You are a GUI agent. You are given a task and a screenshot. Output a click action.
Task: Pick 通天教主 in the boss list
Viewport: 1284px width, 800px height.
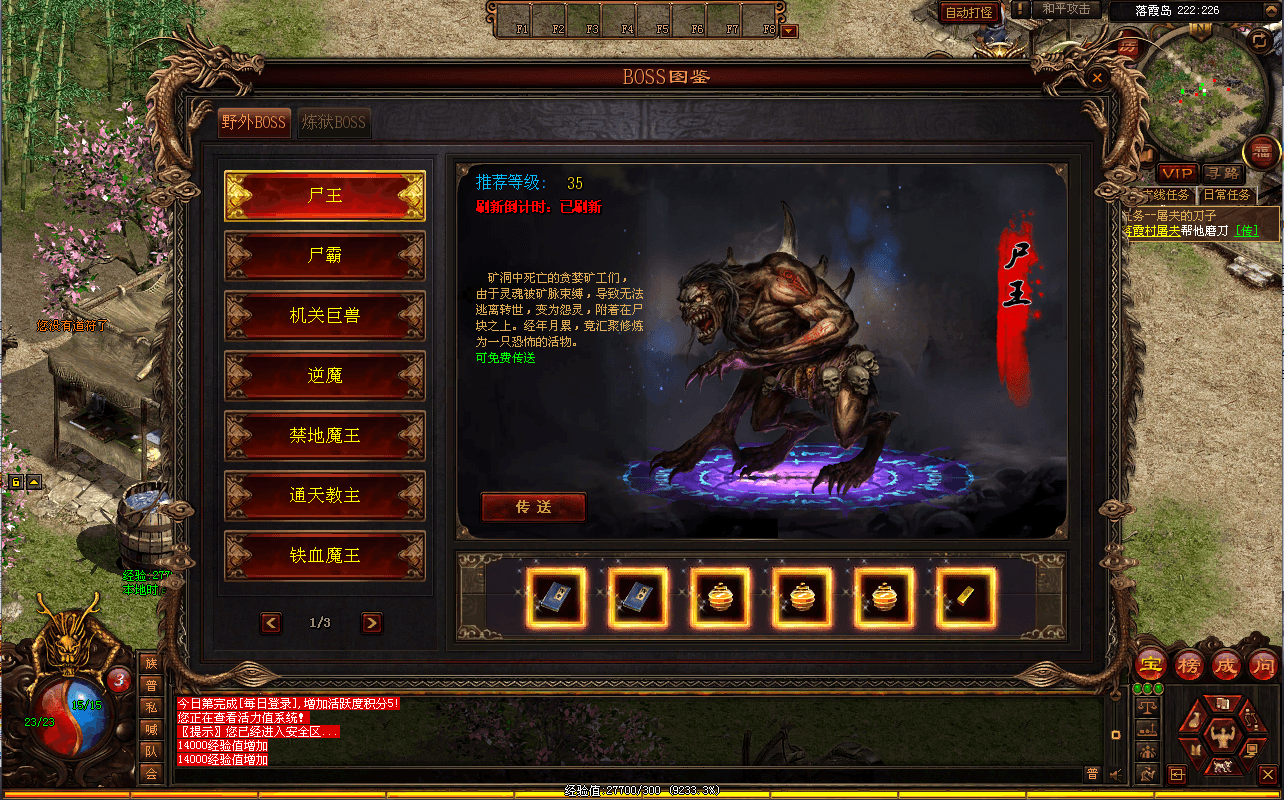pos(325,496)
